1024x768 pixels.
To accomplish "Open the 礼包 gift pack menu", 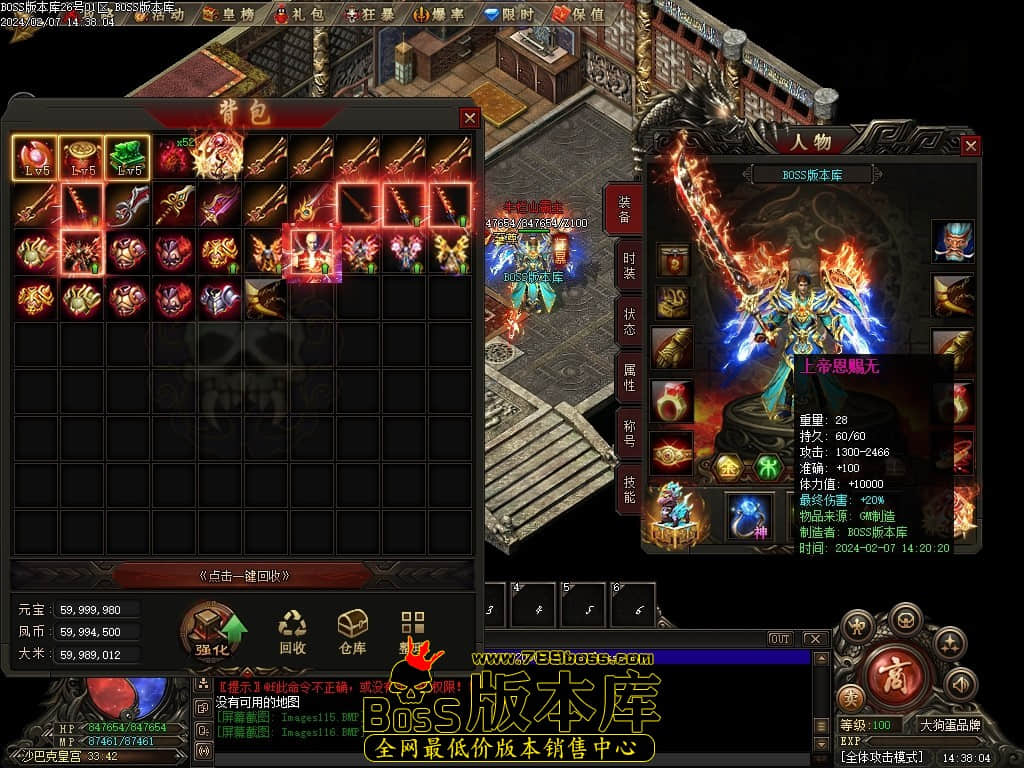I will click(x=301, y=14).
